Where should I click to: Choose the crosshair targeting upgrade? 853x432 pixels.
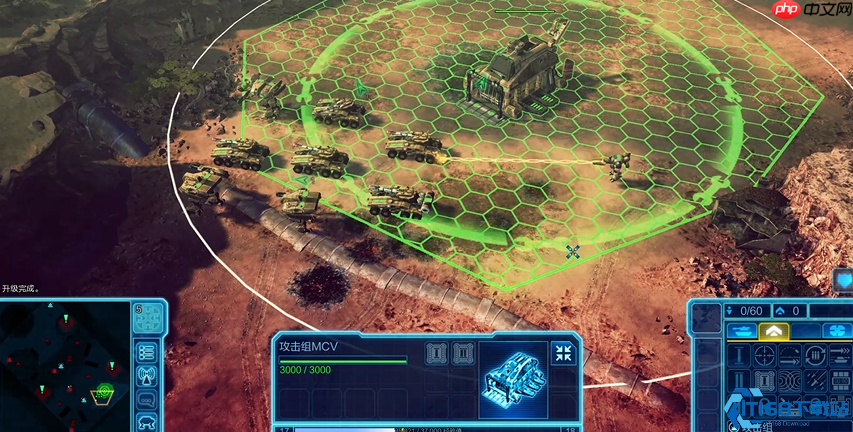[x=764, y=355]
